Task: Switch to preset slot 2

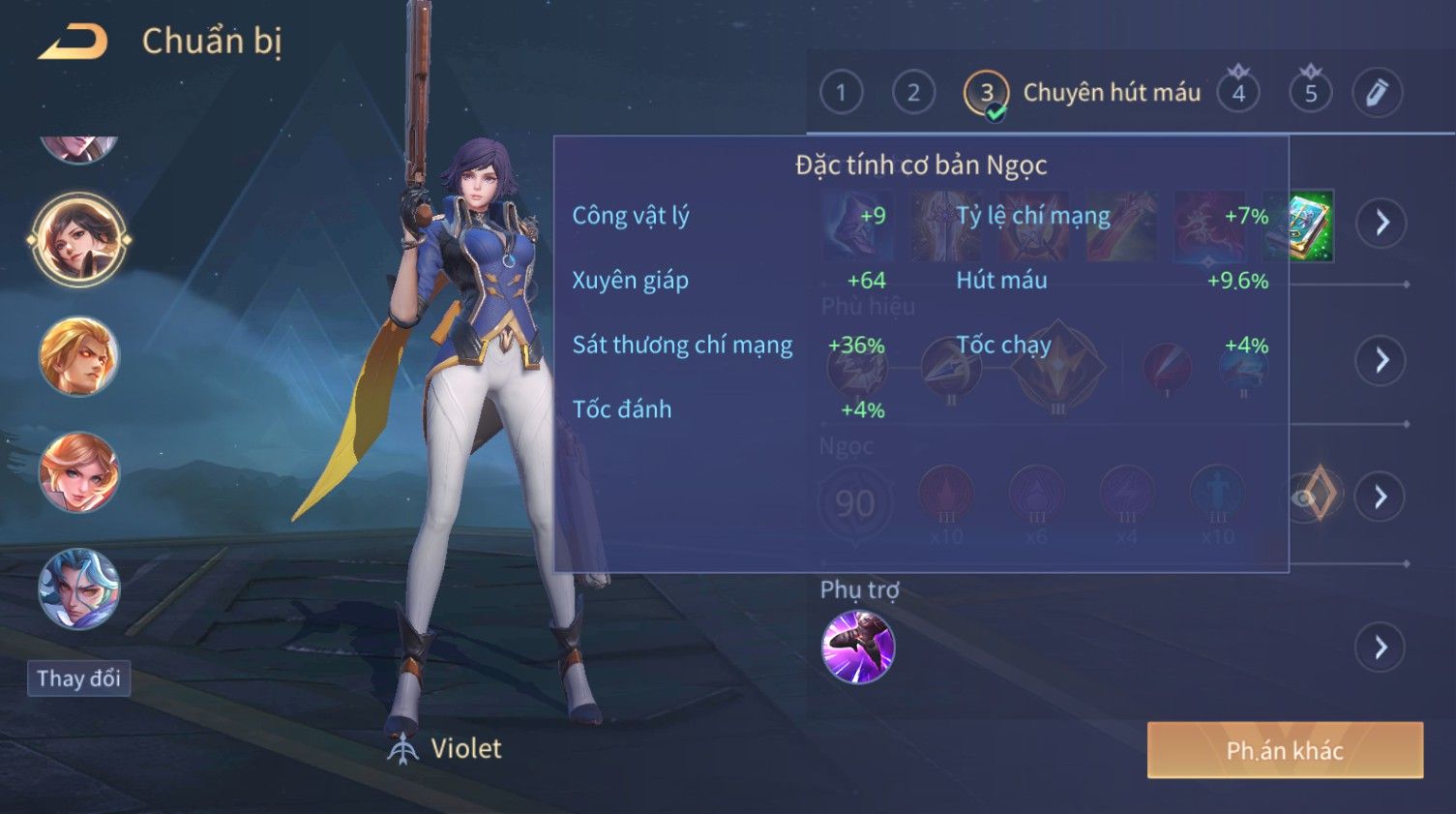Action: click(912, 93)
